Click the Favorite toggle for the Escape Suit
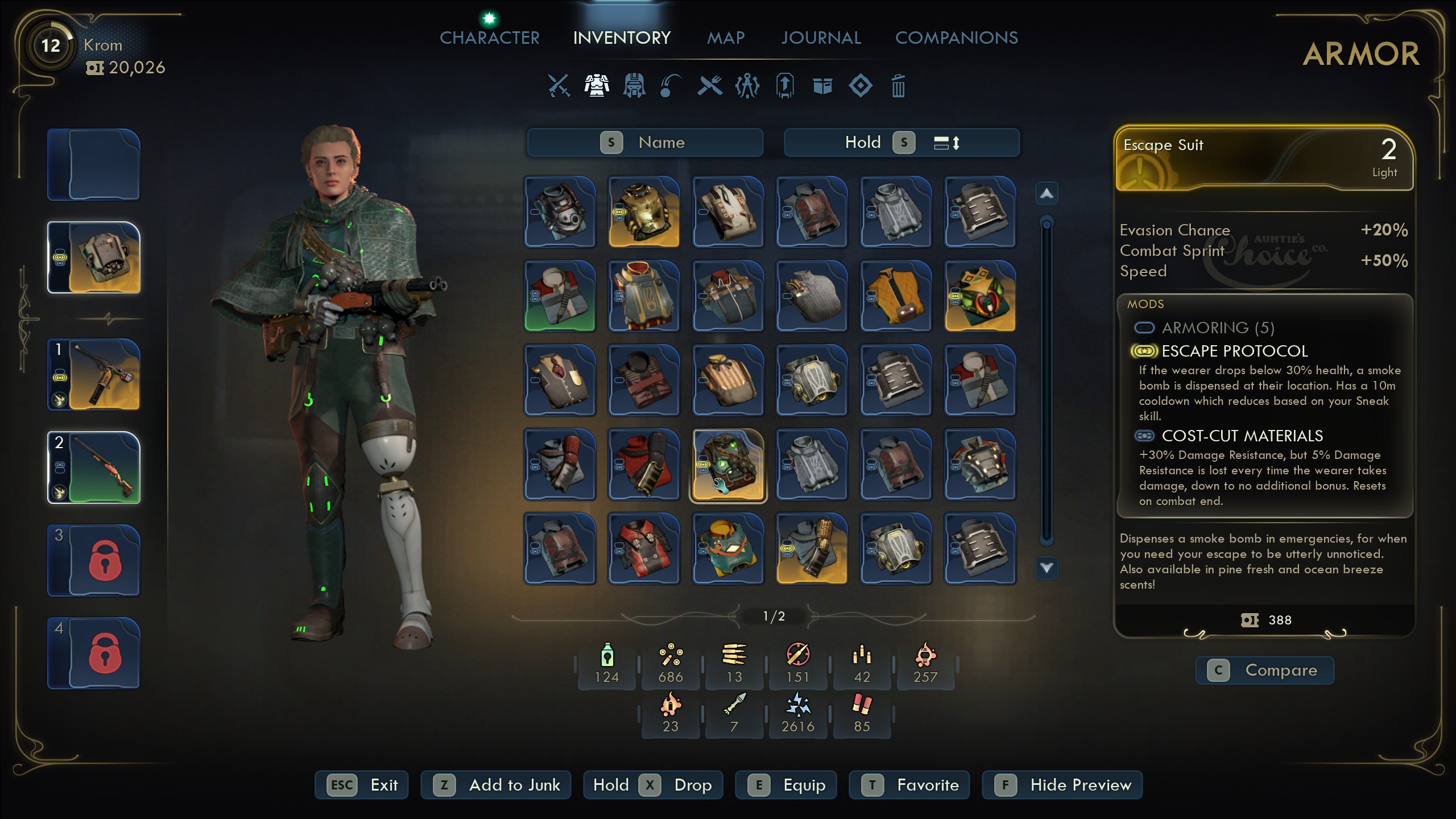1456x819 pixels. (908, 785)
